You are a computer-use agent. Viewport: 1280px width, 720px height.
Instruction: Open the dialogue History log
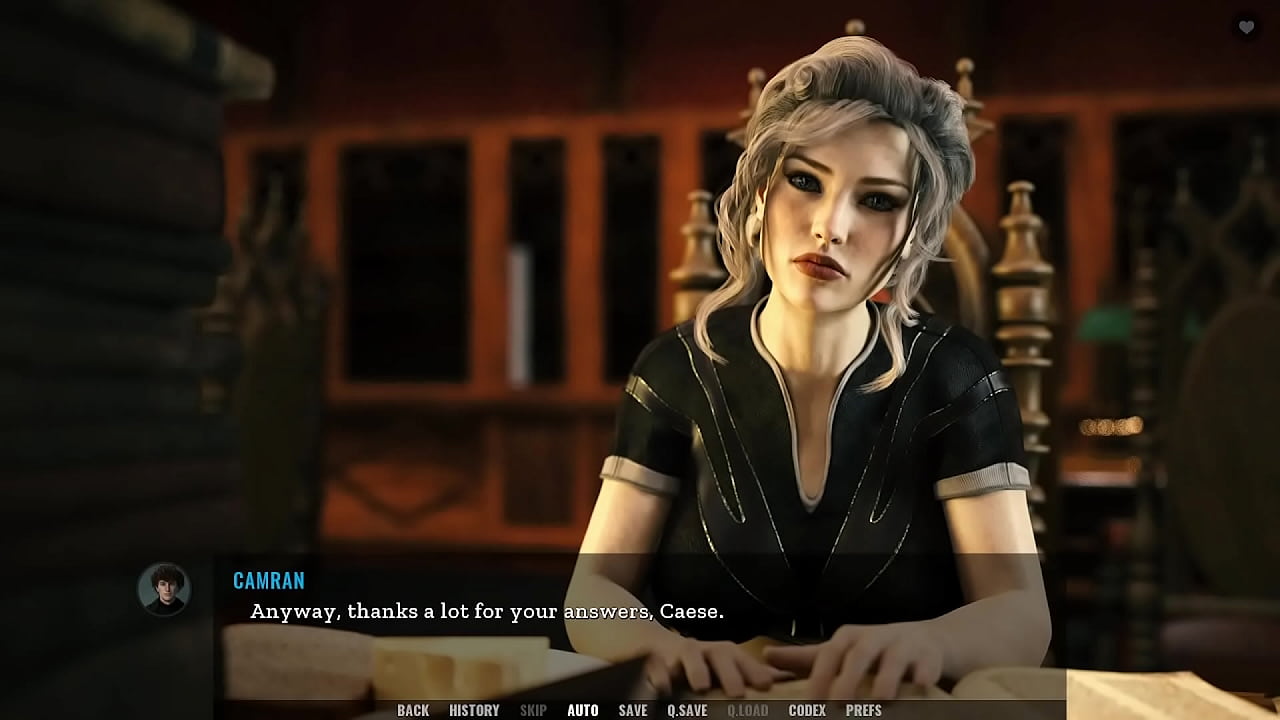(474, 710)
